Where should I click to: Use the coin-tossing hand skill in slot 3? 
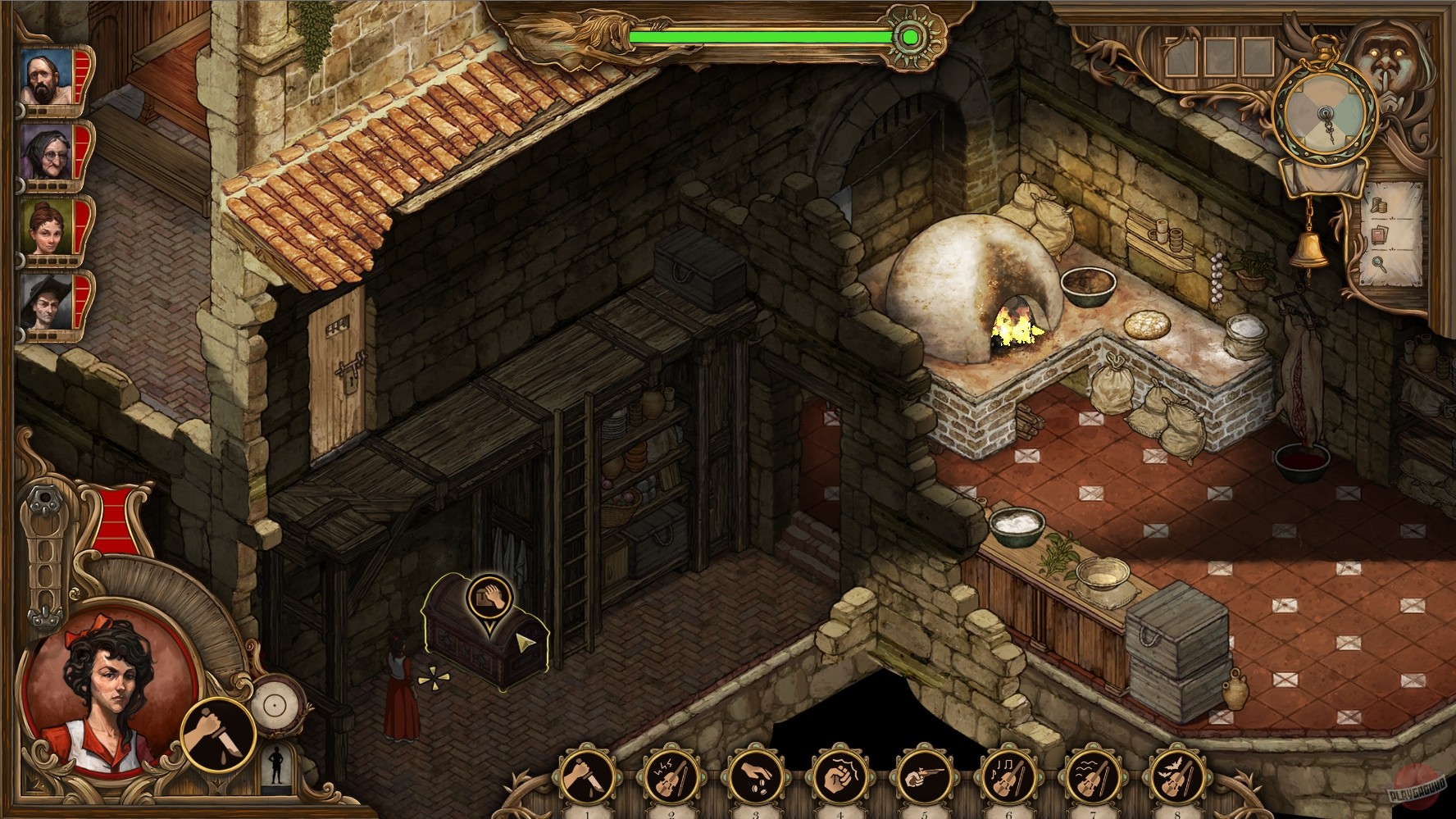click(x=754, y=777)
